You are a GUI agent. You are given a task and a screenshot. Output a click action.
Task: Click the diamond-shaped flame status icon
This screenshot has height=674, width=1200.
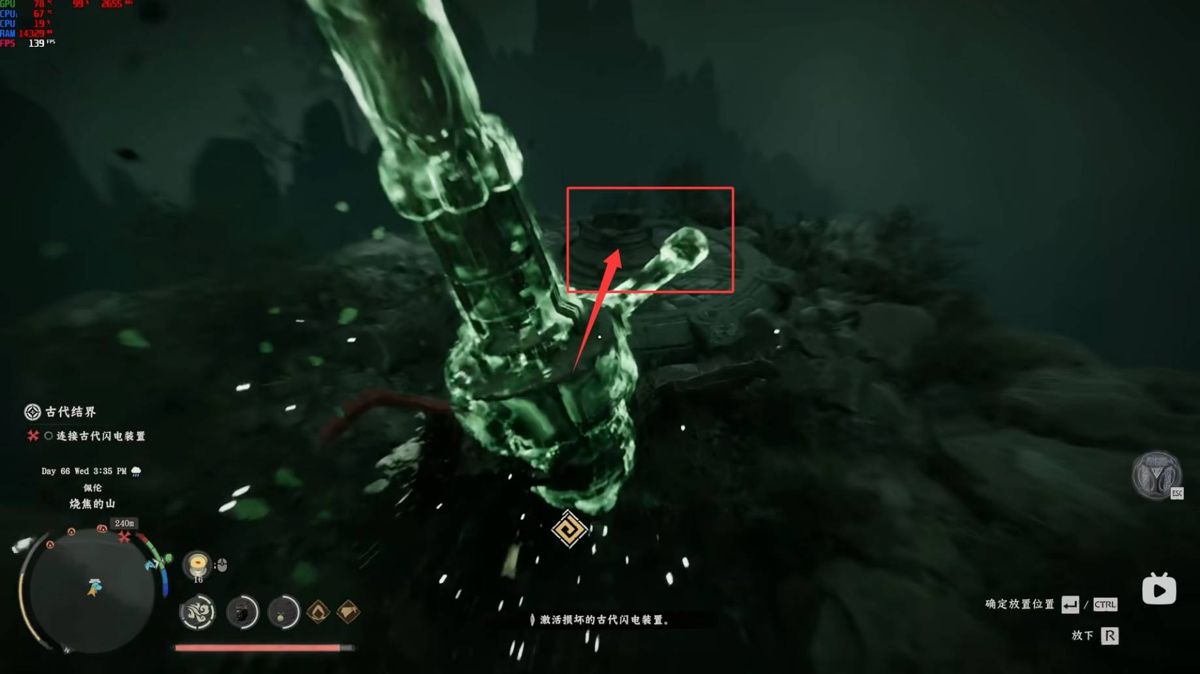(x=318, y=611)
